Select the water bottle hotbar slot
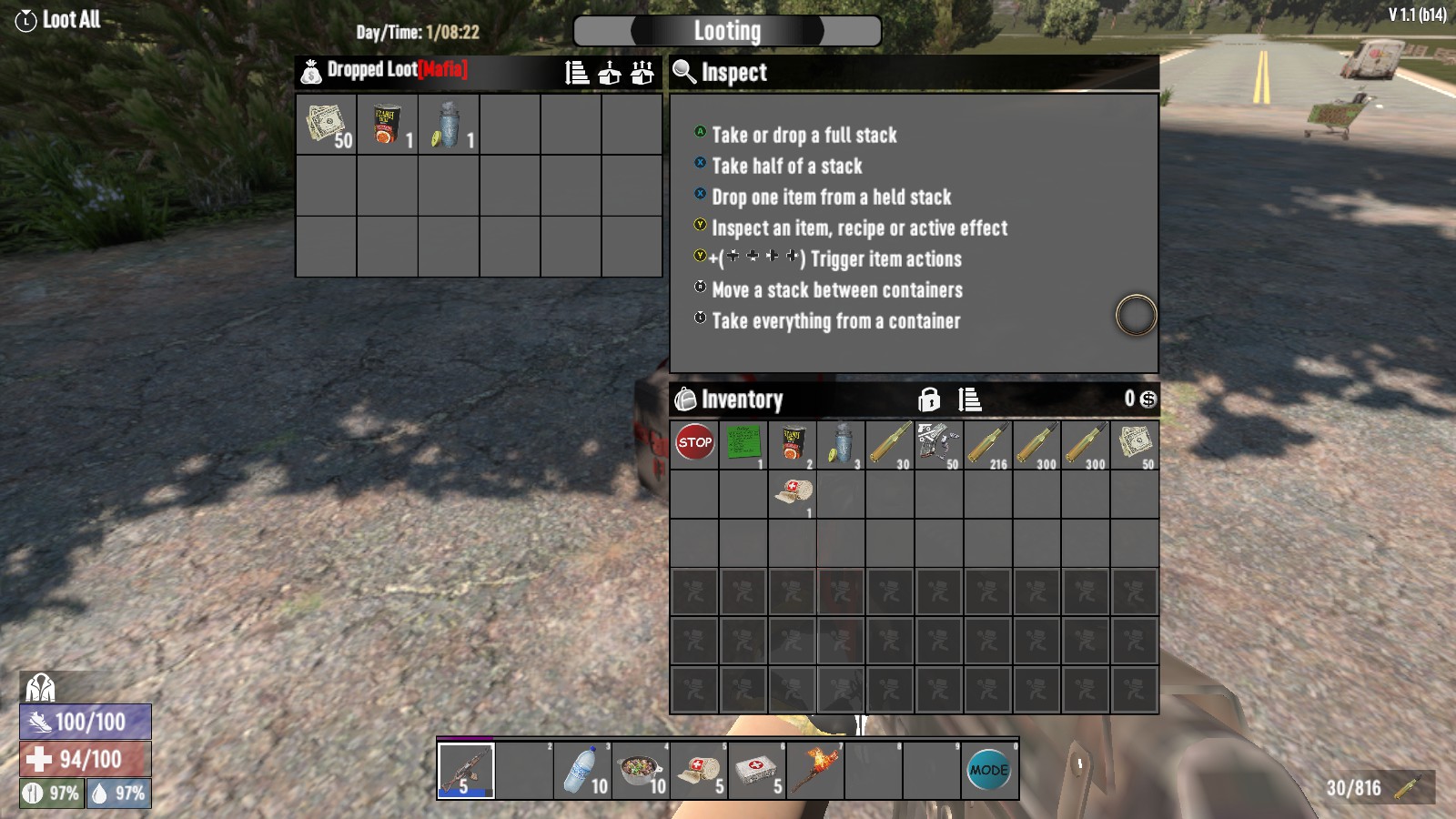This screenshot has height=819, width=1456. (x=582, y=771)
